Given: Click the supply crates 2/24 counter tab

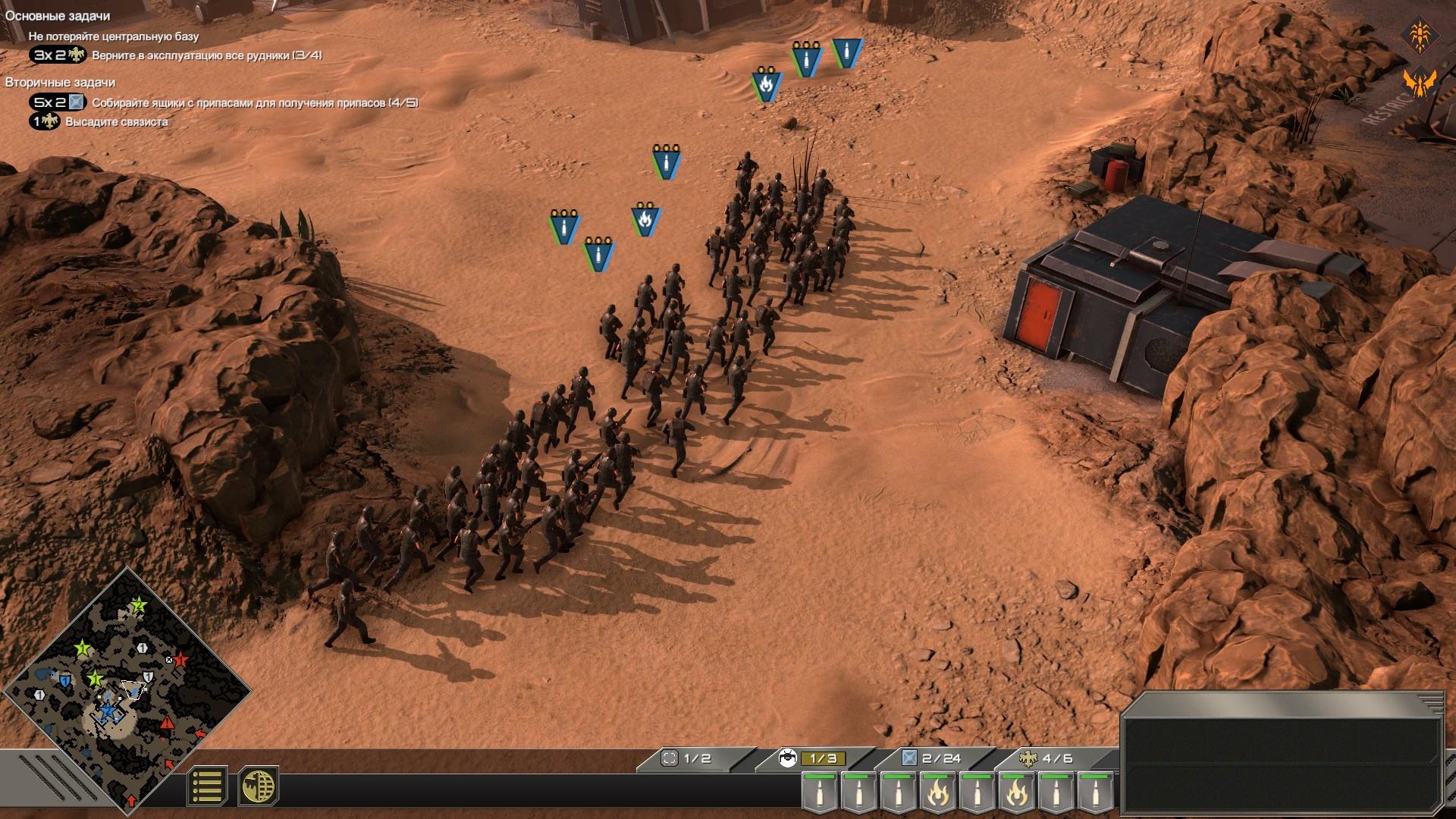Looking at the screenshot, I should 932,758.
